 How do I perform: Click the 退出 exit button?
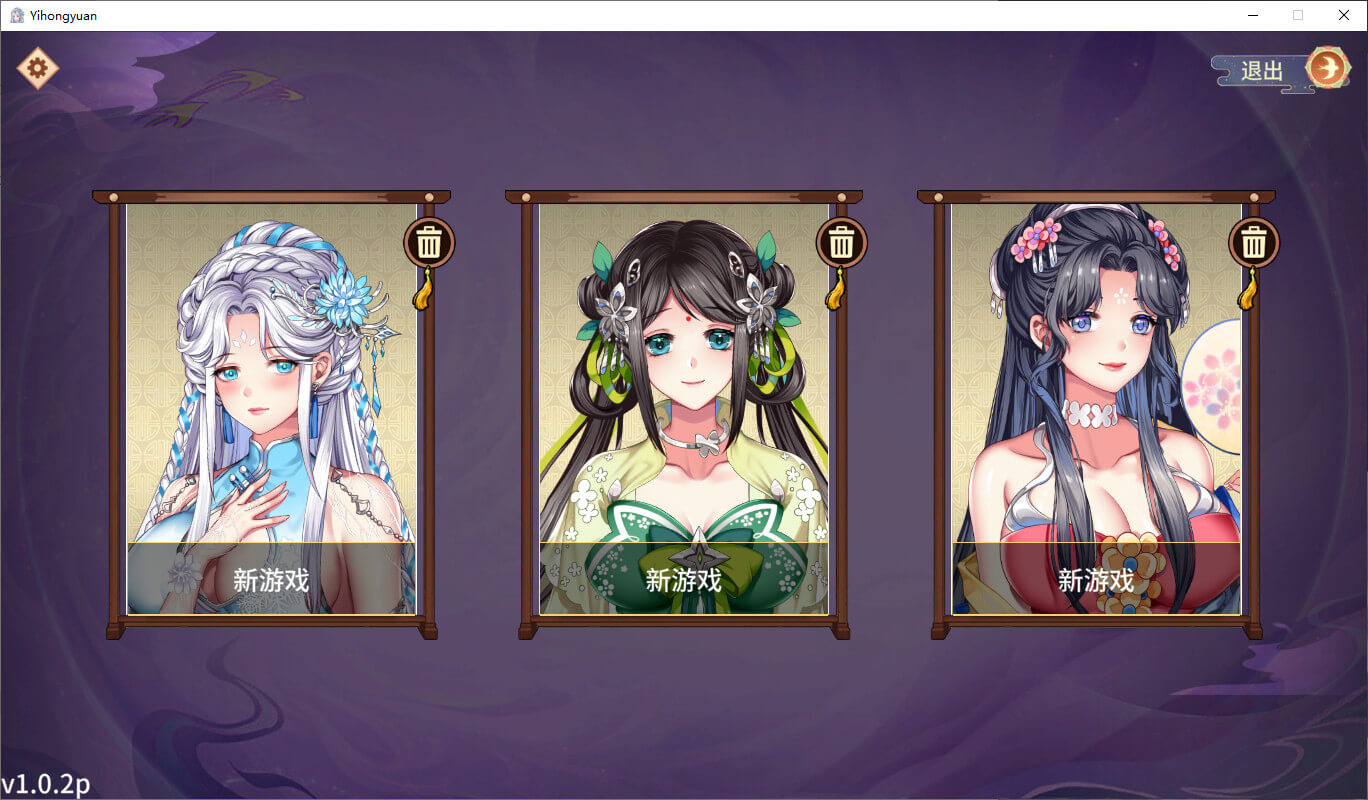pyautogui.click(x=1280, y=70)
